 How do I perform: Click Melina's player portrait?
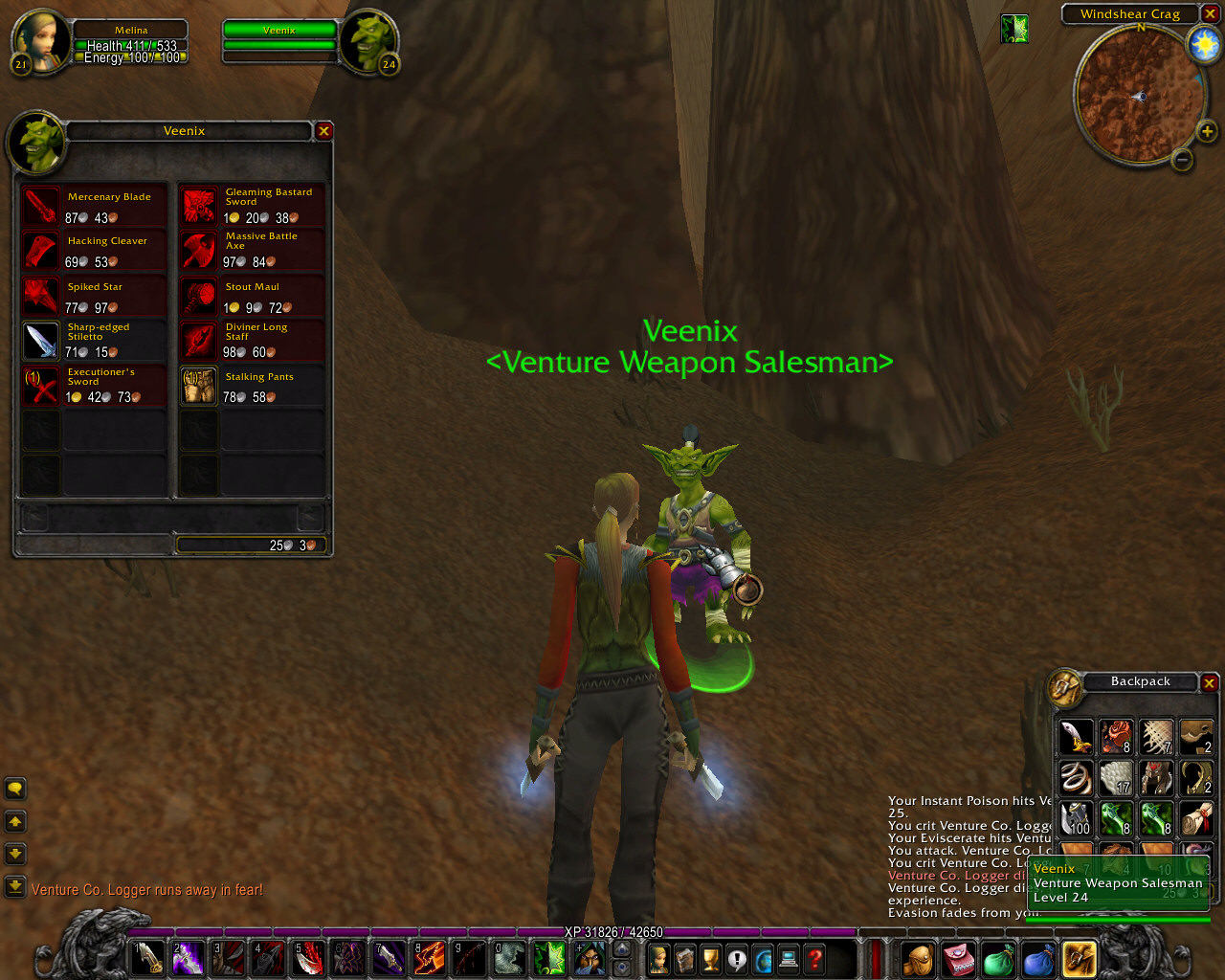[x=39, y=40]
